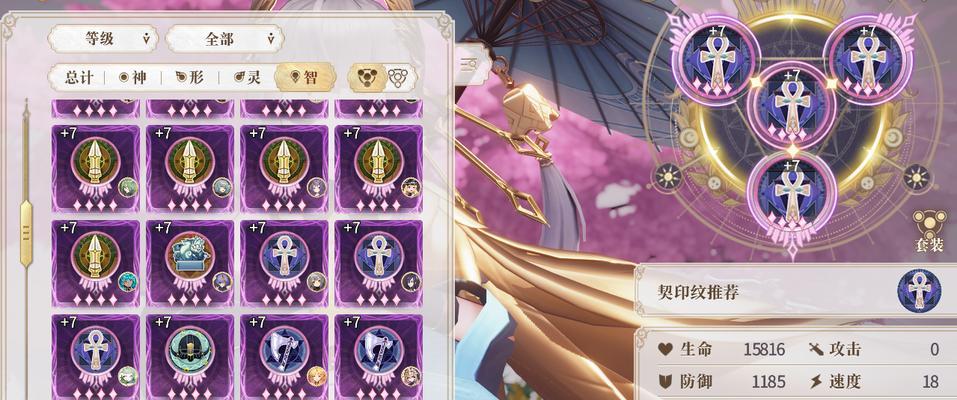Choose the 灵 attribute tab

click(247, 77)
